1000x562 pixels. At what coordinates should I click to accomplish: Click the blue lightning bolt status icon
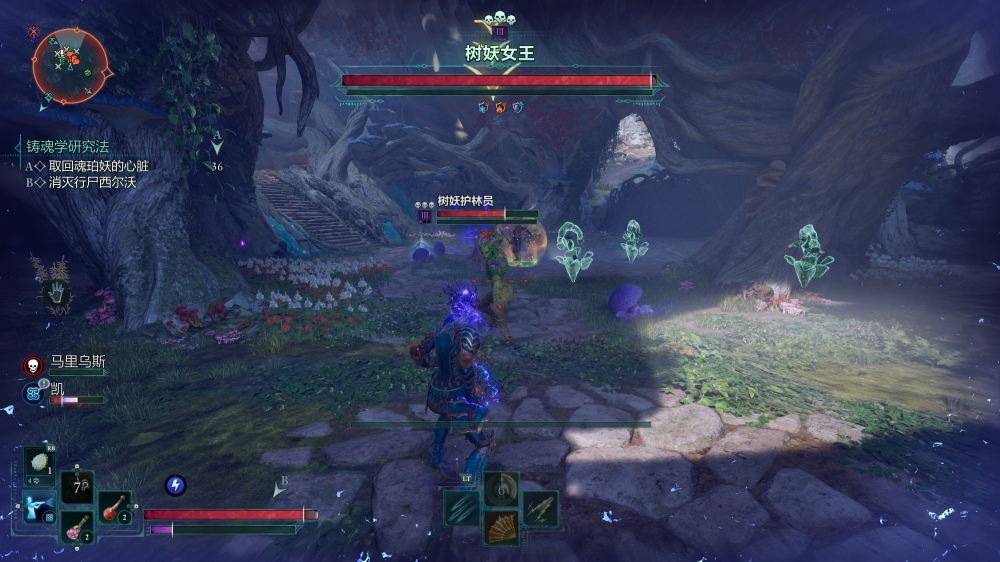click(175, 485)
